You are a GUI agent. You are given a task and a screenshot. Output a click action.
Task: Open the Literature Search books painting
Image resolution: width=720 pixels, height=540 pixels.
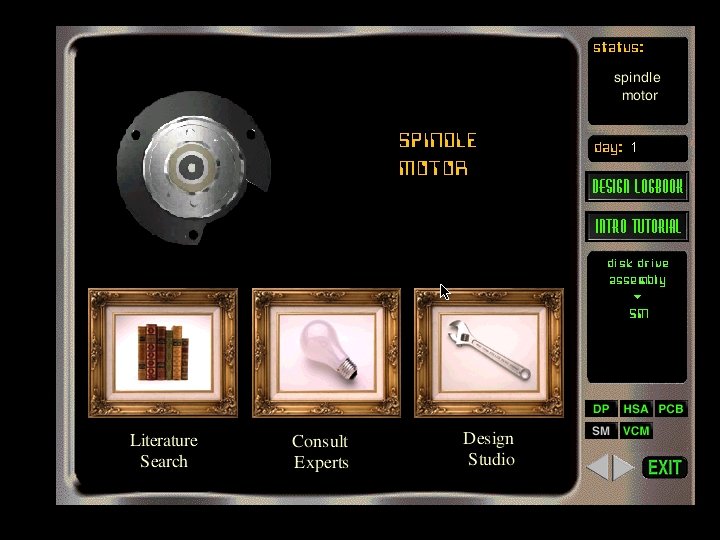pos(163,352)
